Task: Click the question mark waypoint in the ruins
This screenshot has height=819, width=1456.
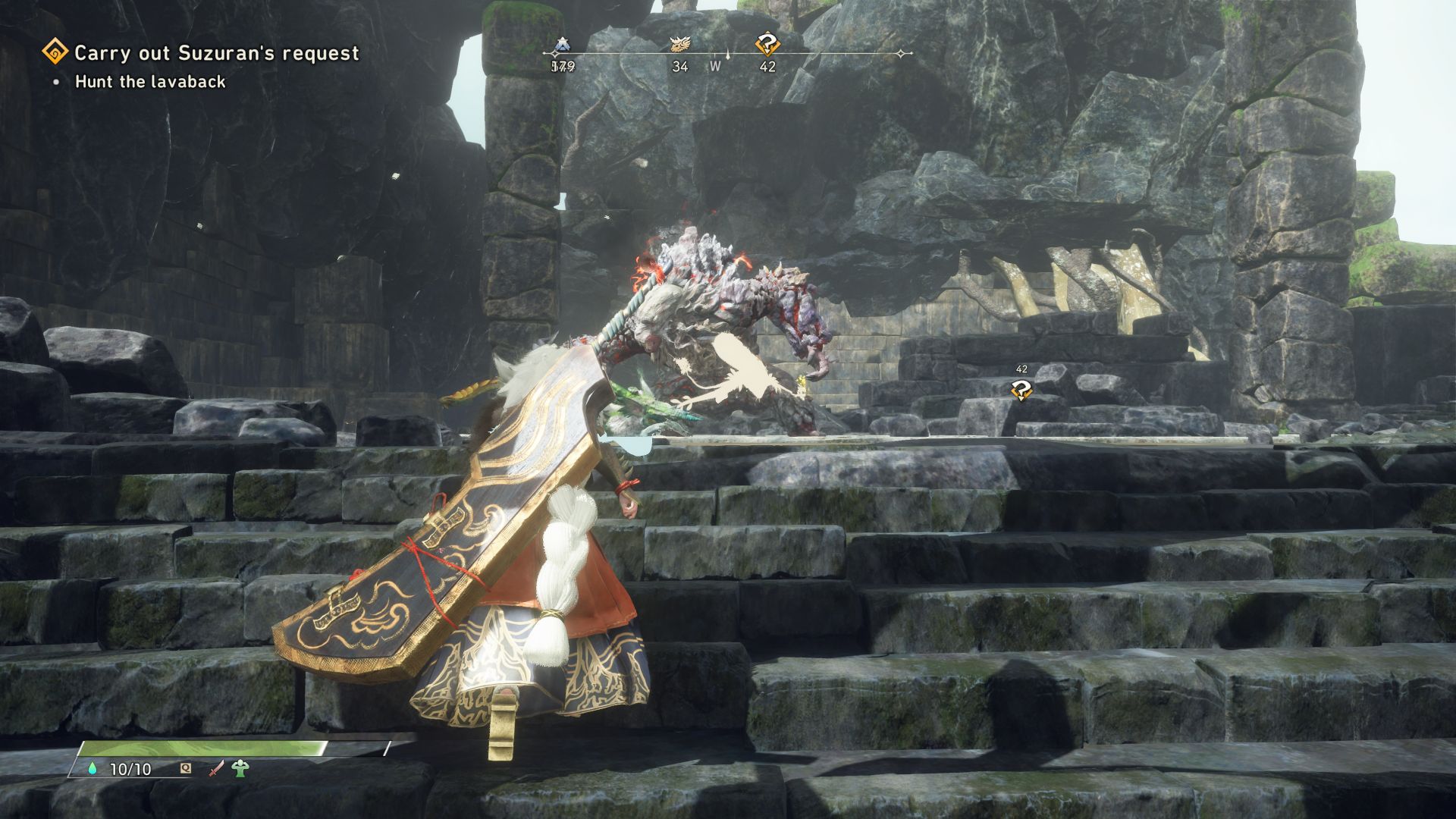Action: click(x=1021, y=391)
